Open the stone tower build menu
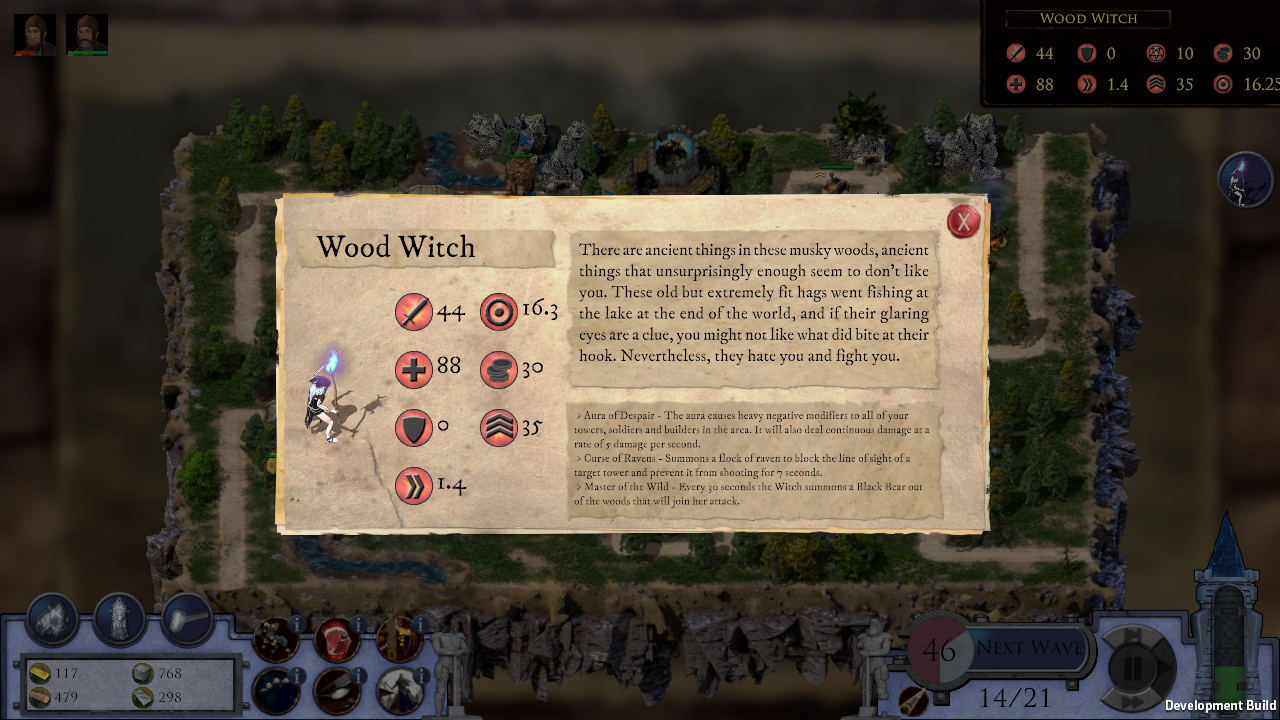 click(x=120, y=620)
